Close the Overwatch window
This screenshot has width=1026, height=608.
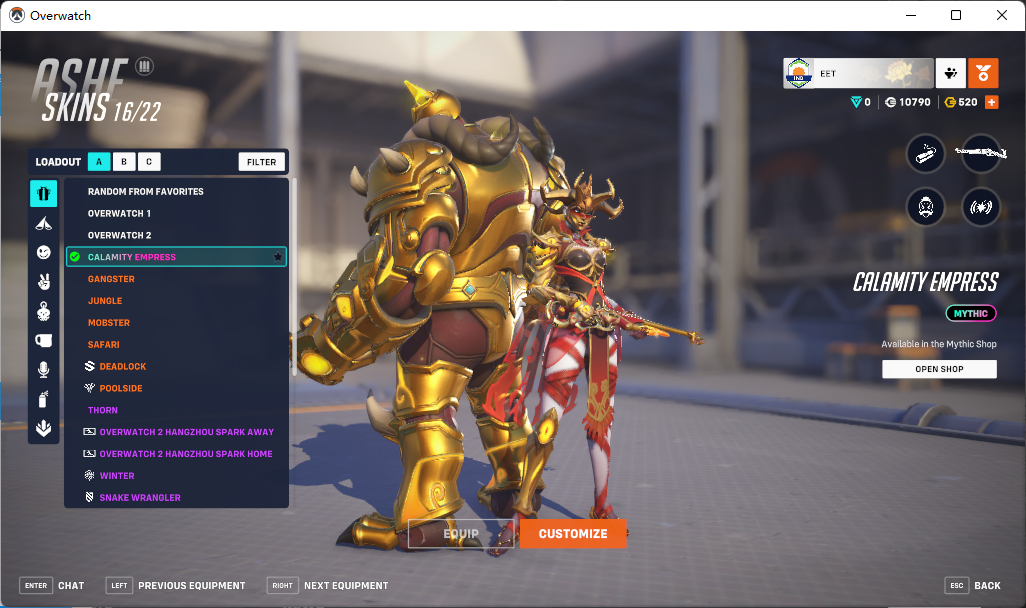tap(1002, 15)
